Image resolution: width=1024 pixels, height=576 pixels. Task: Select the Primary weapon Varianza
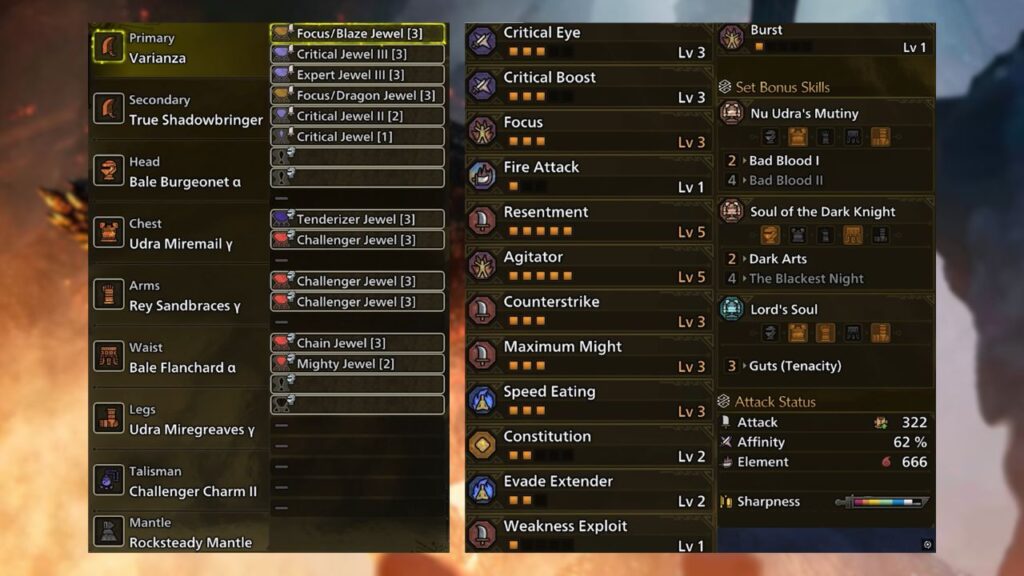coord(178,48)
